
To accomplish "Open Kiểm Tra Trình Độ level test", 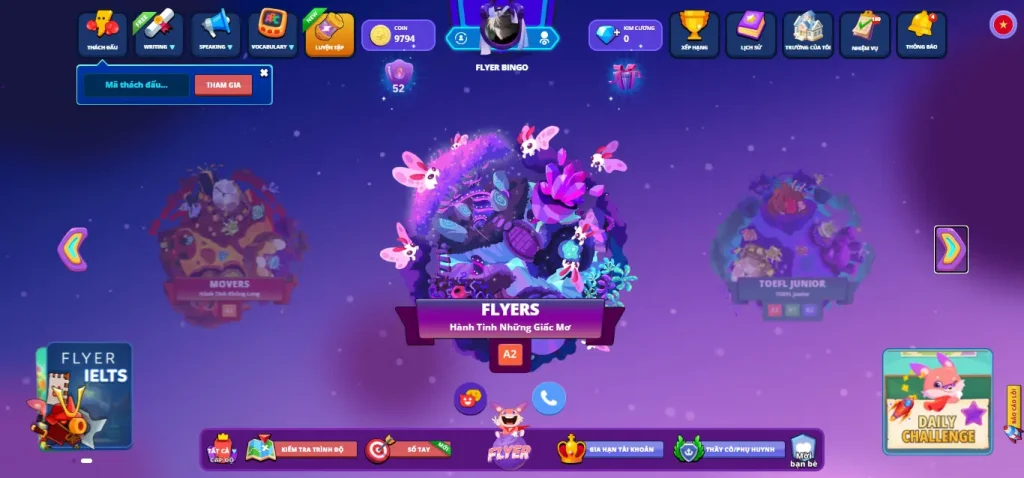I will click(302, 450).
